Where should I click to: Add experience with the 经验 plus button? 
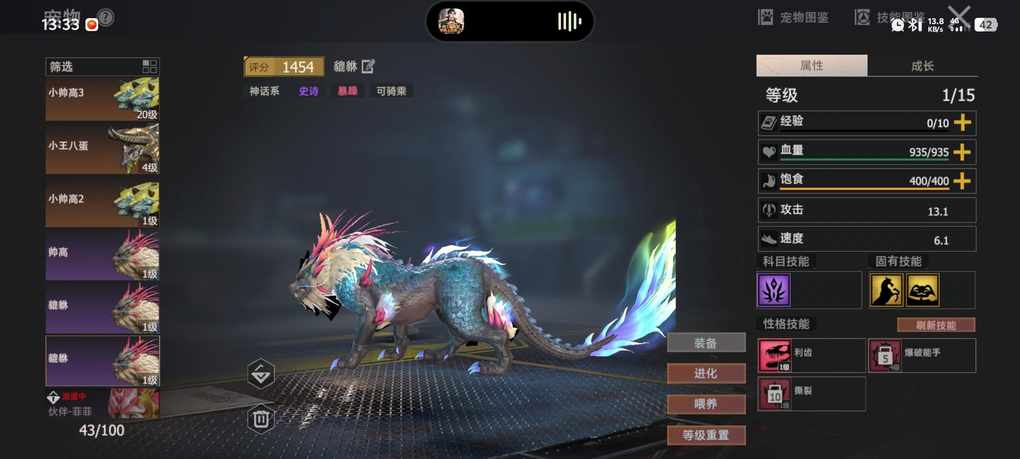tap(962, 123)
